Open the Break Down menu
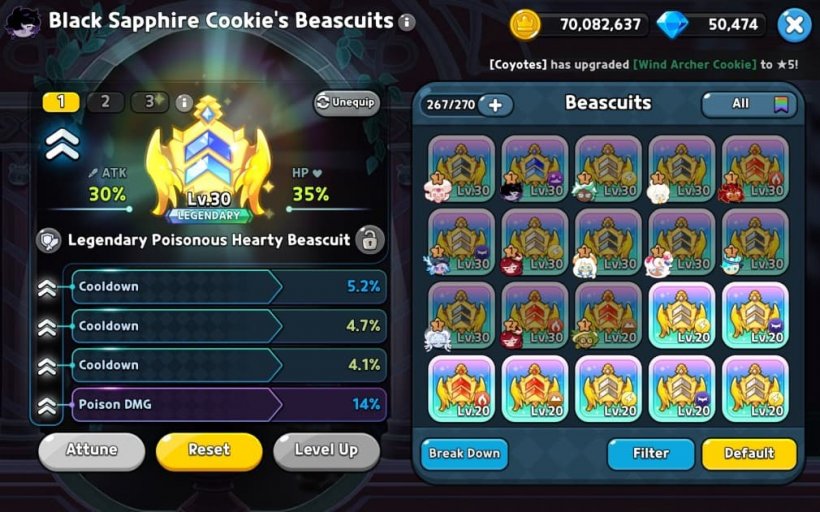 [x=464, y=453]
